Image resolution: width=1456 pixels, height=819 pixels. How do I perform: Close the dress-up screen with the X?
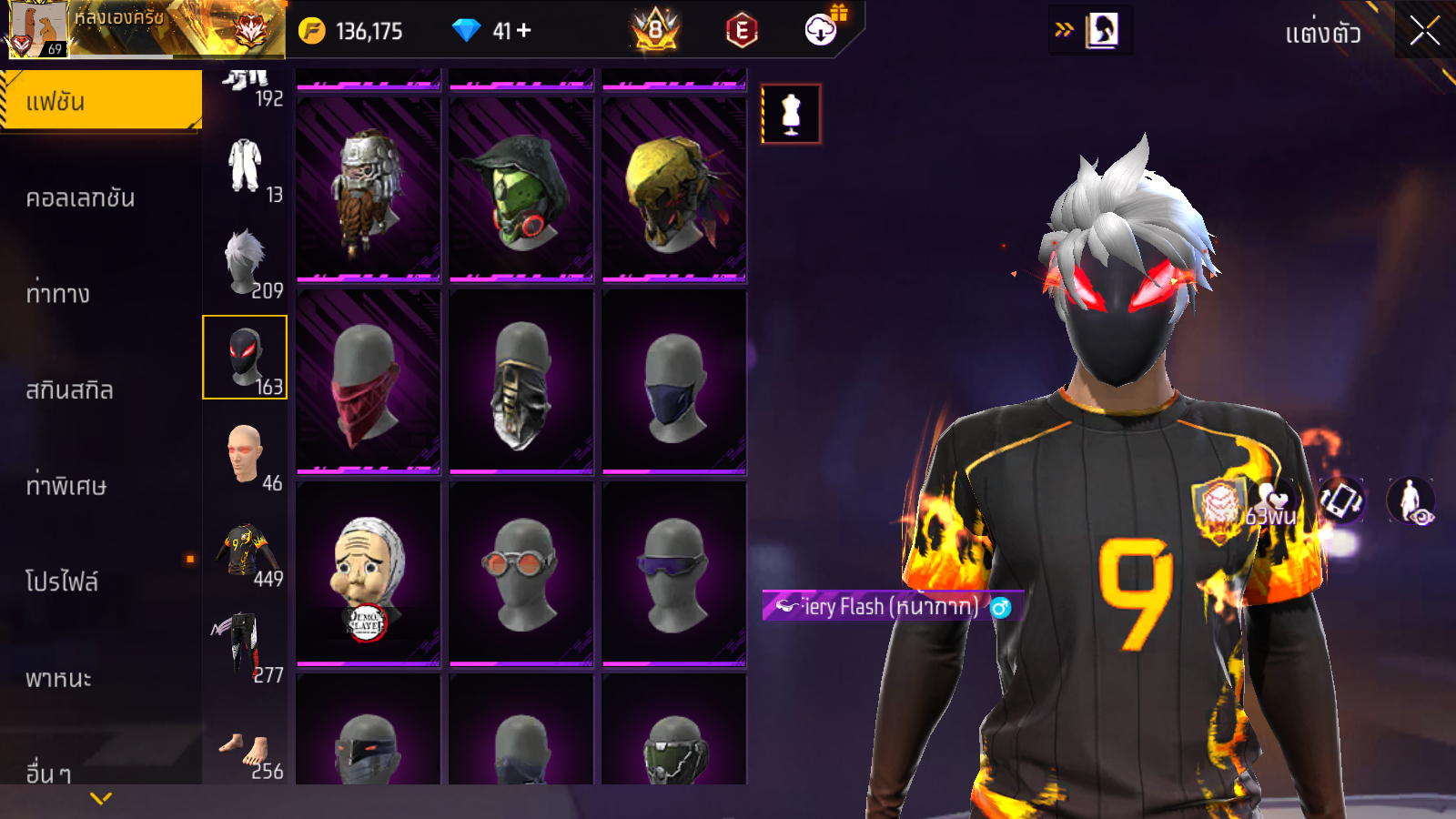[x=1424, y=32]
